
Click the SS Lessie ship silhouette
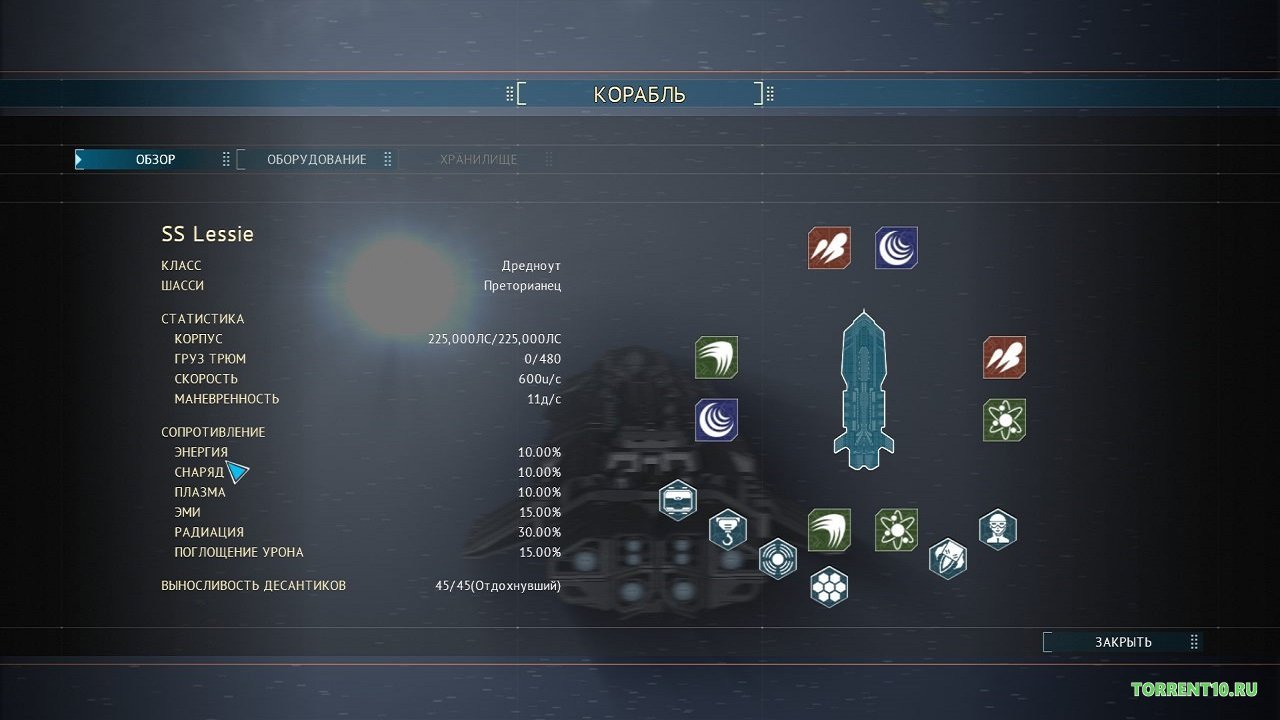point(863,390)
